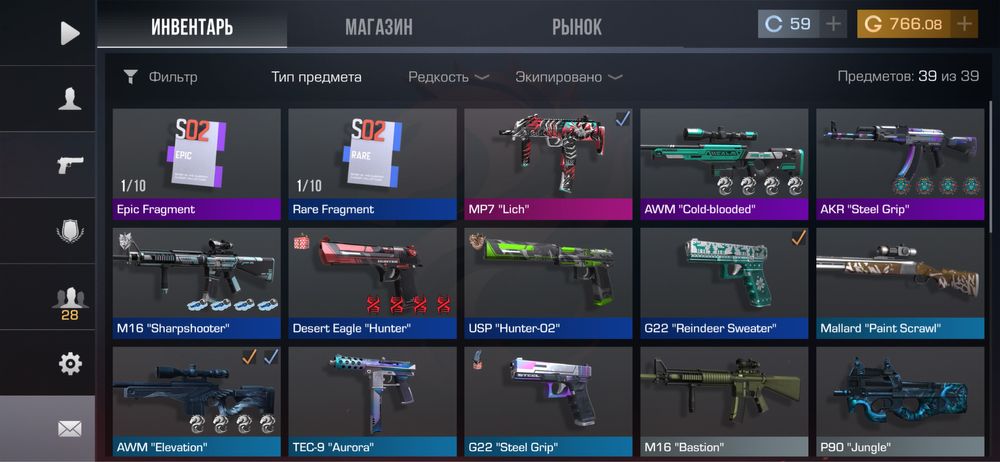The width and height of the screenshot is (1000, 462).
Task: Select the Epic Fragment item
Action: click(196, 163)
